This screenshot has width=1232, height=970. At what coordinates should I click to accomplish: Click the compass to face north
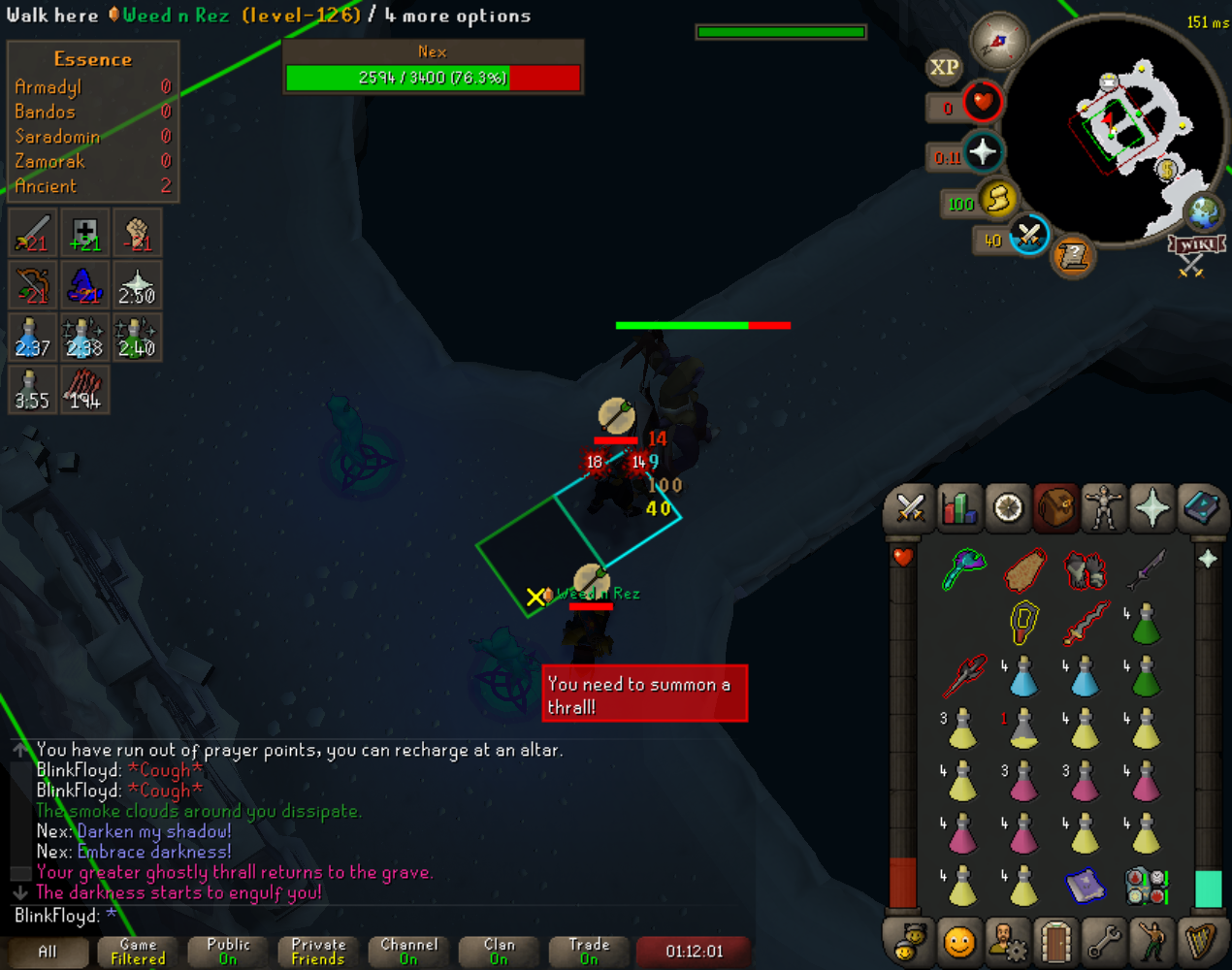click(x=998, y=42)
